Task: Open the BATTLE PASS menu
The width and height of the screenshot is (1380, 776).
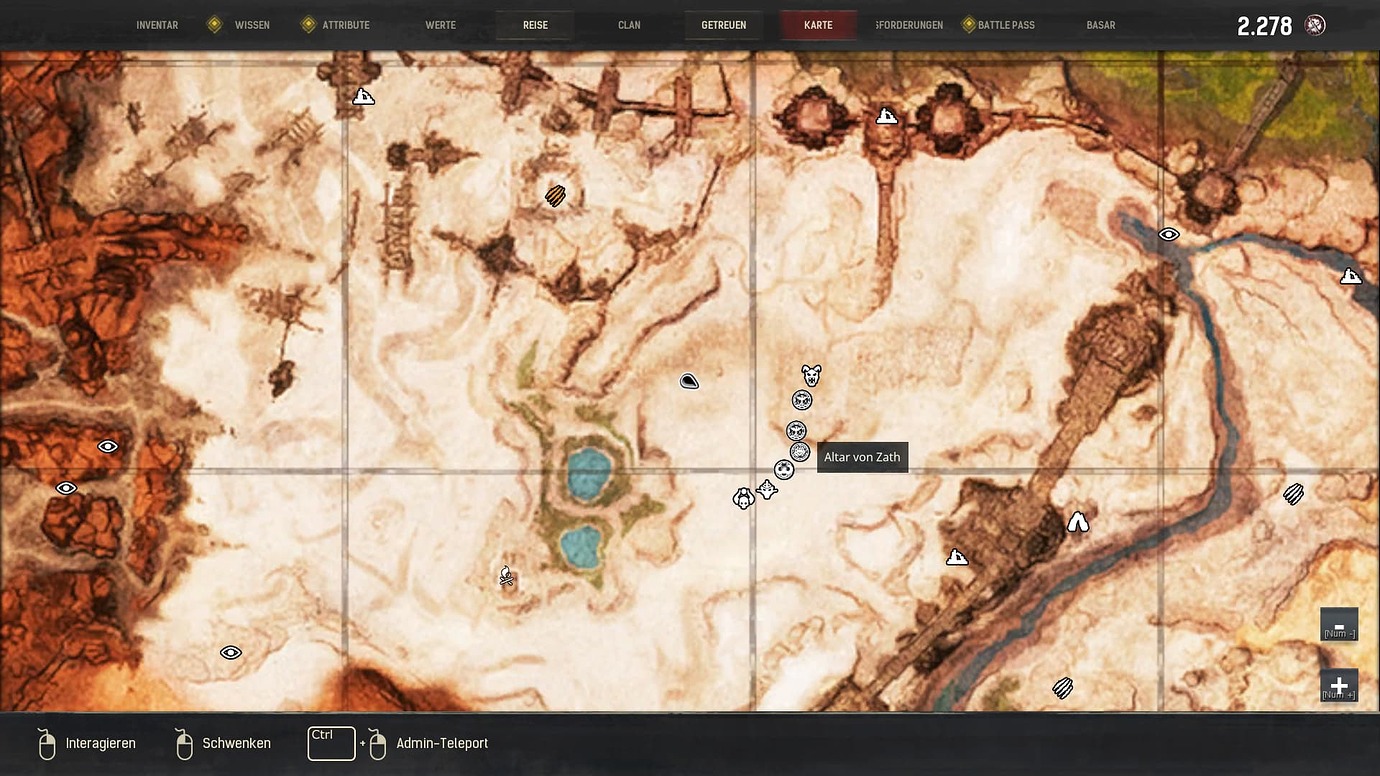Action: click(1006, 24)
